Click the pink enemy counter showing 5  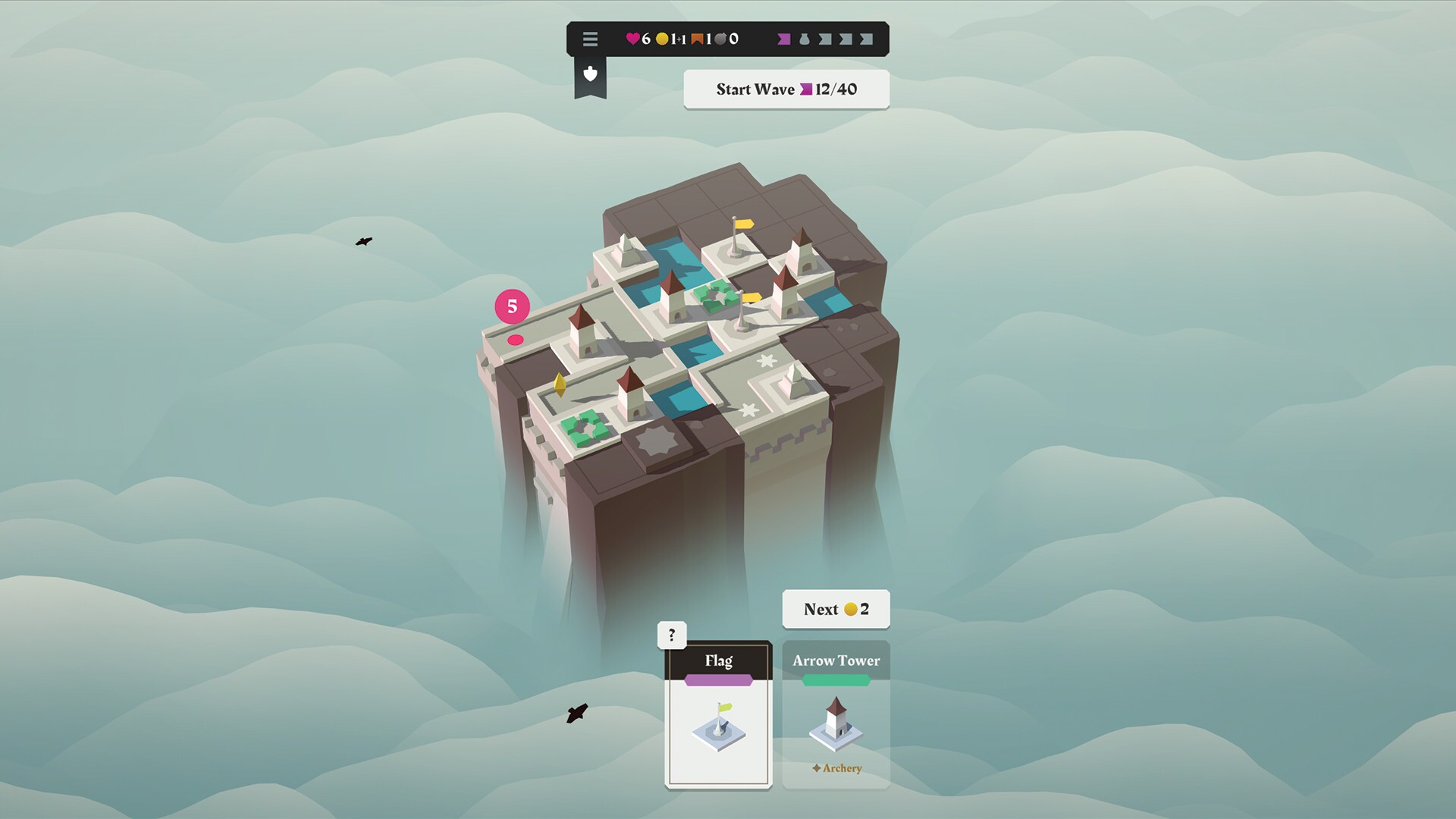point(511,307)
